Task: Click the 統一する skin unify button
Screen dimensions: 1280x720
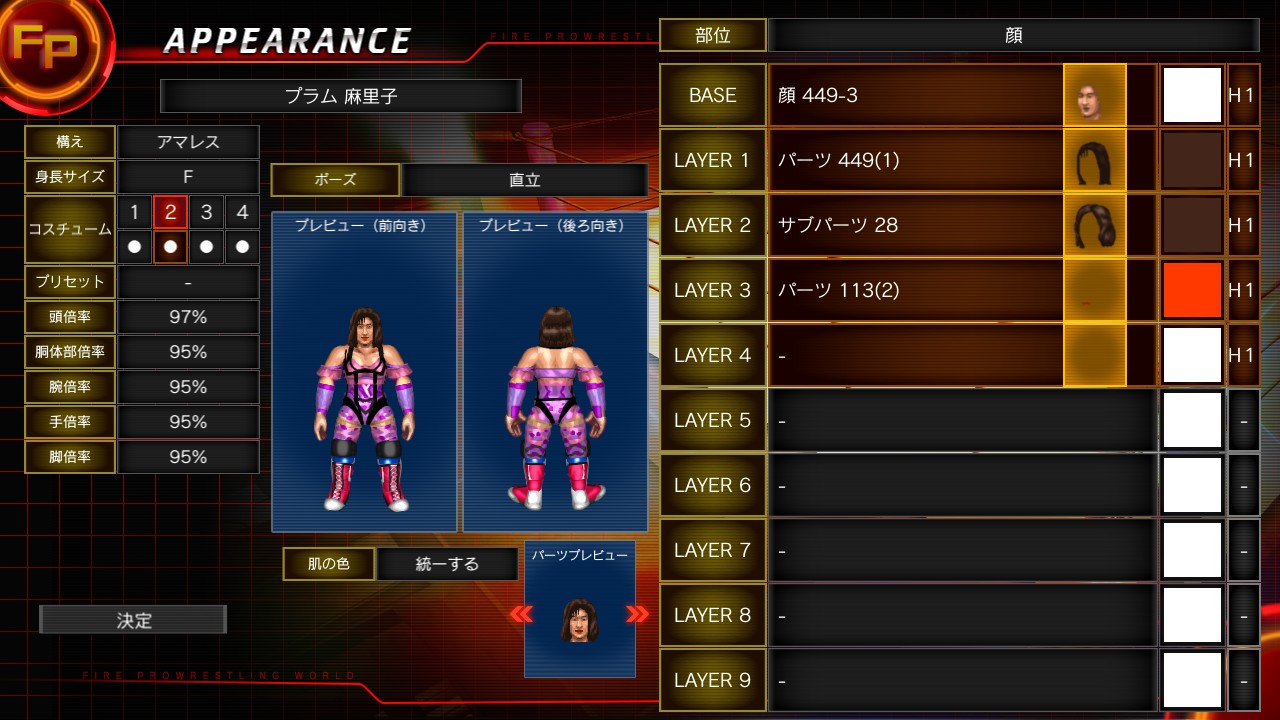Action: click(448, 564)
